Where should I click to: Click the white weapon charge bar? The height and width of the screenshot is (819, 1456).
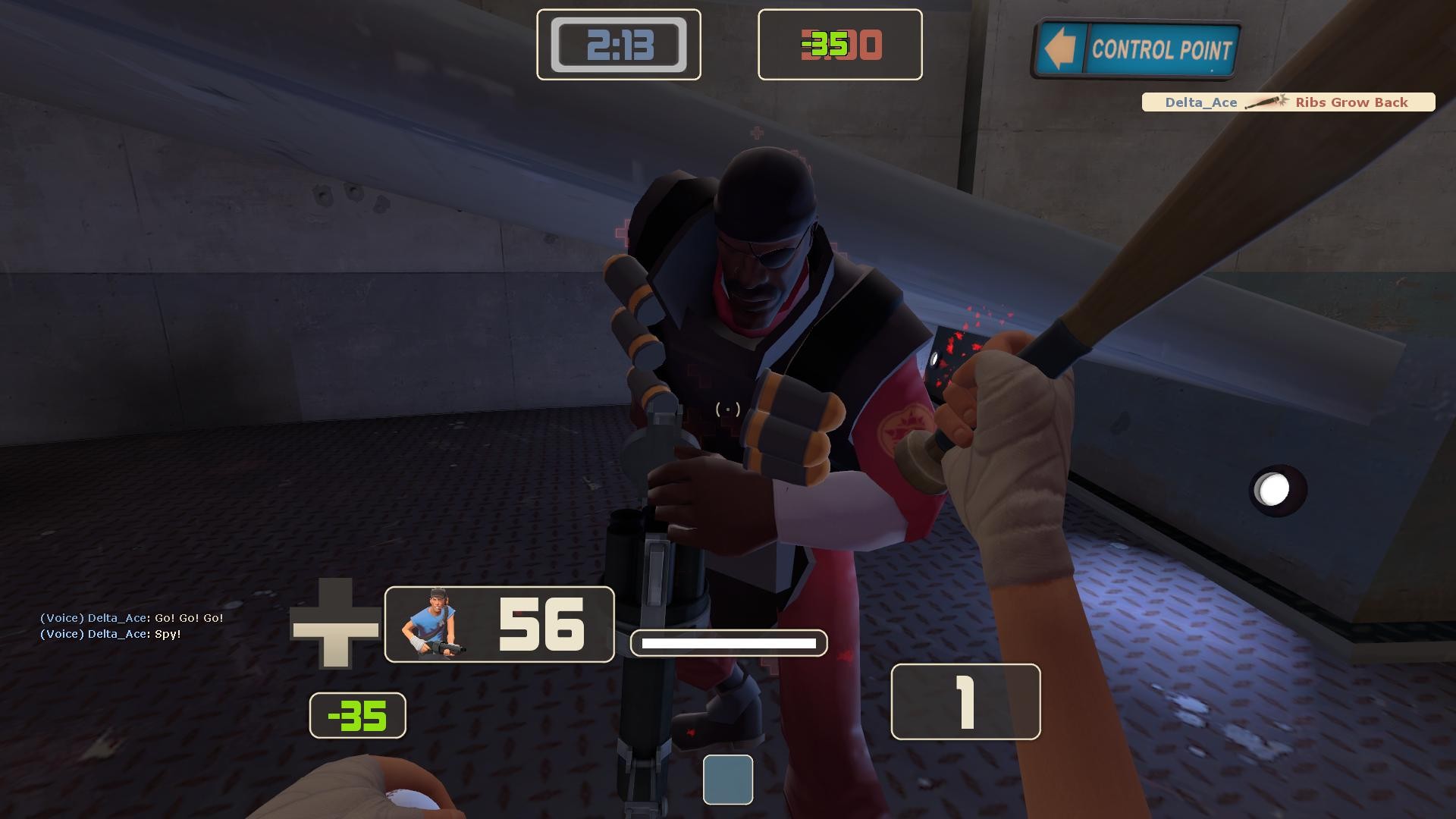point(729,642)
